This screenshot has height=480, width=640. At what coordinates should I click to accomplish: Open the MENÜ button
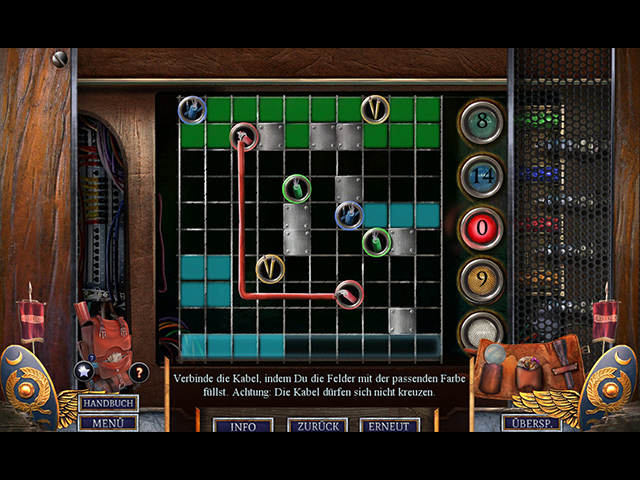(x=108, y=422)
